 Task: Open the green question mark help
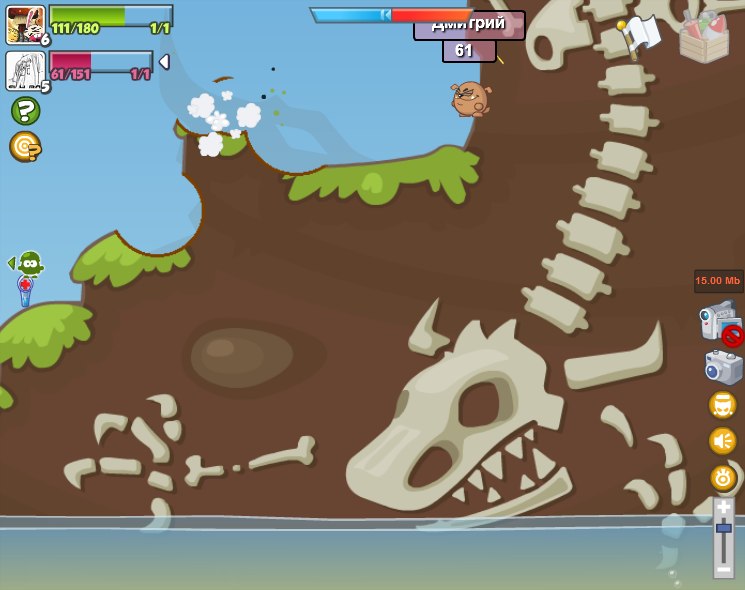[25, 110]
